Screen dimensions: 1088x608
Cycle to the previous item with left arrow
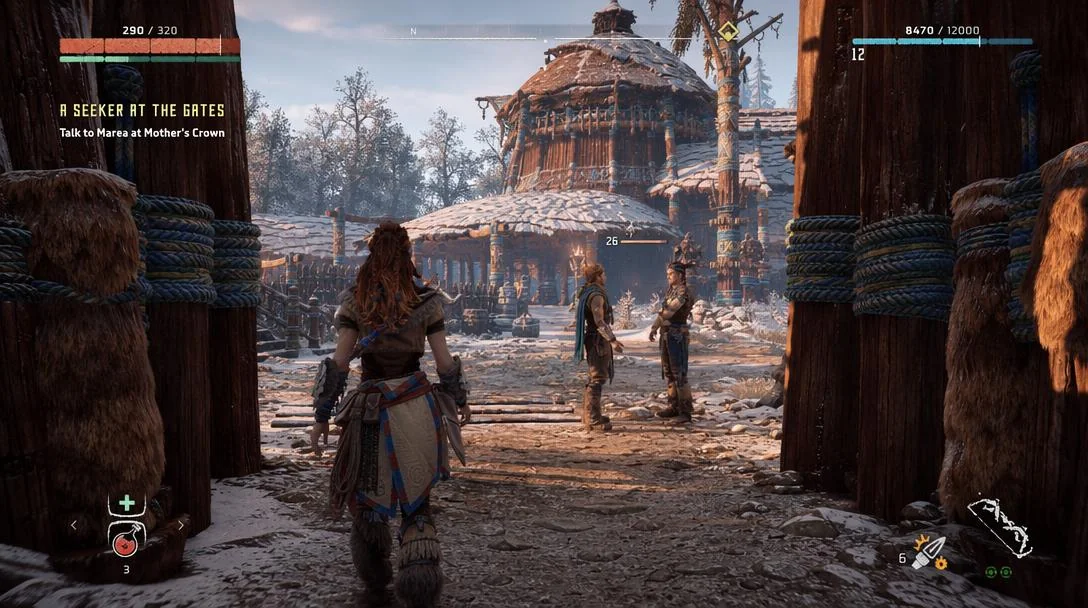pos(73,524)
